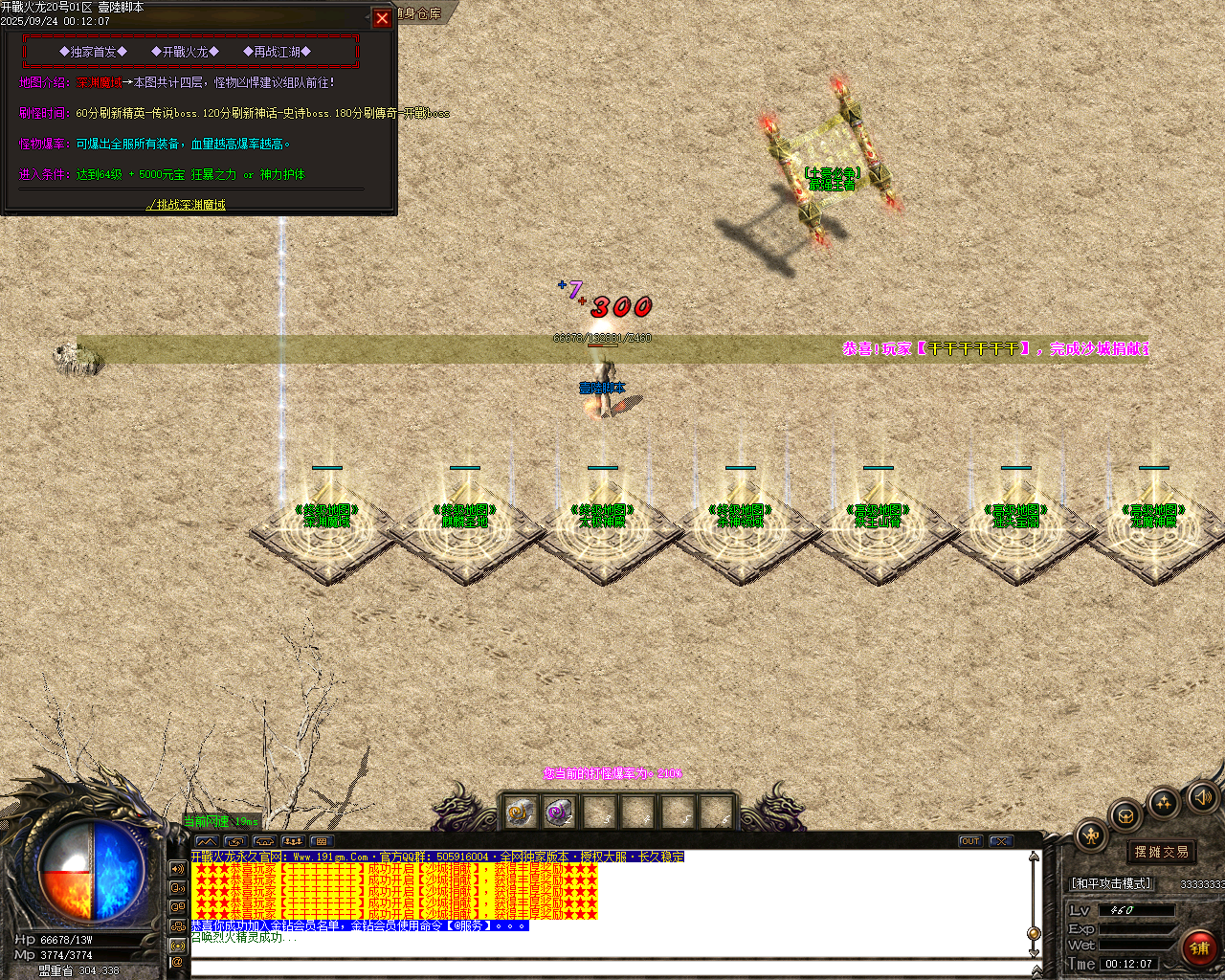Select the first skill icon in the skill bar

[522, 813]
